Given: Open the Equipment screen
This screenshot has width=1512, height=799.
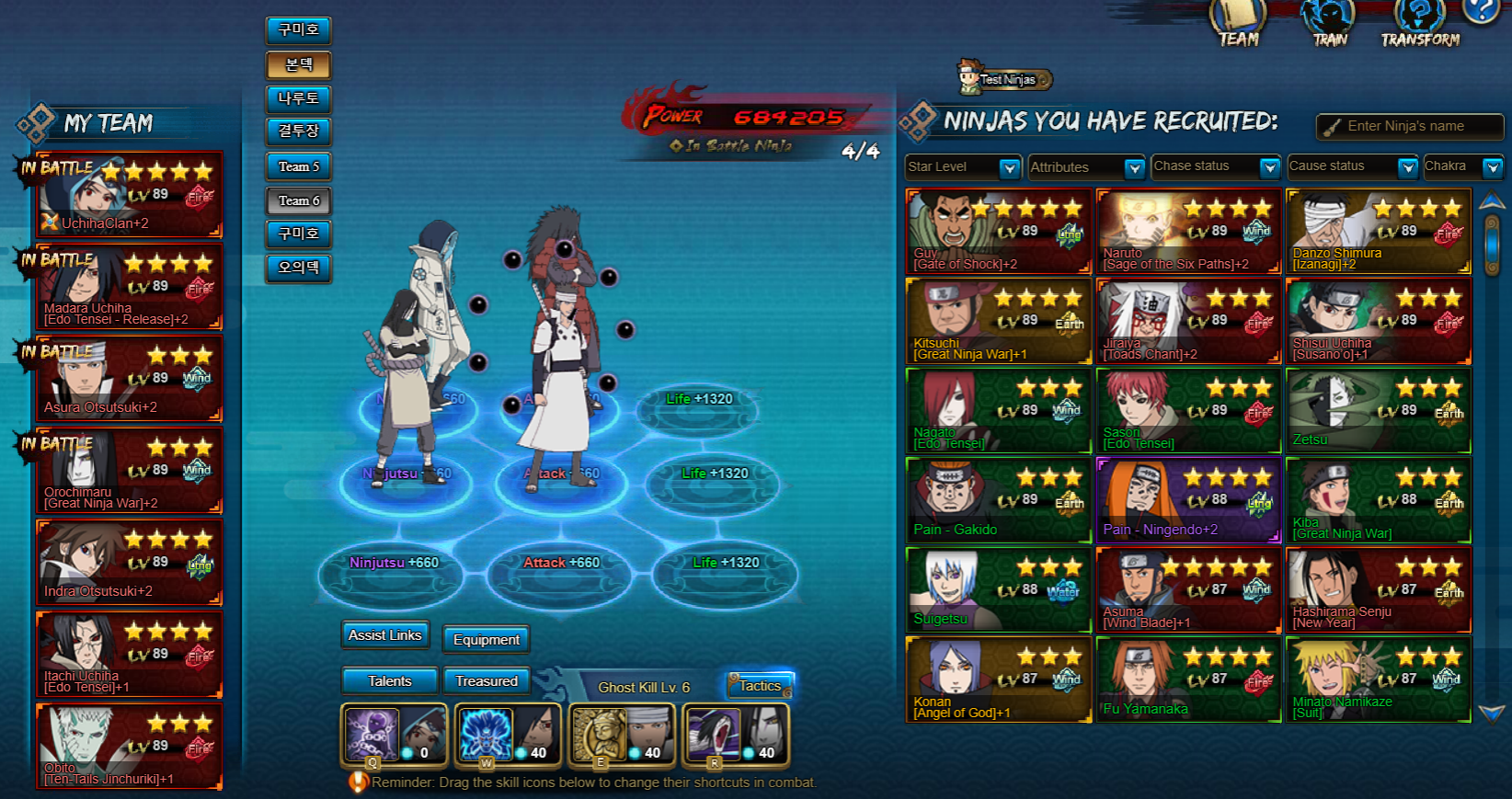Looking at the screenshot, I should coord(486,639).
